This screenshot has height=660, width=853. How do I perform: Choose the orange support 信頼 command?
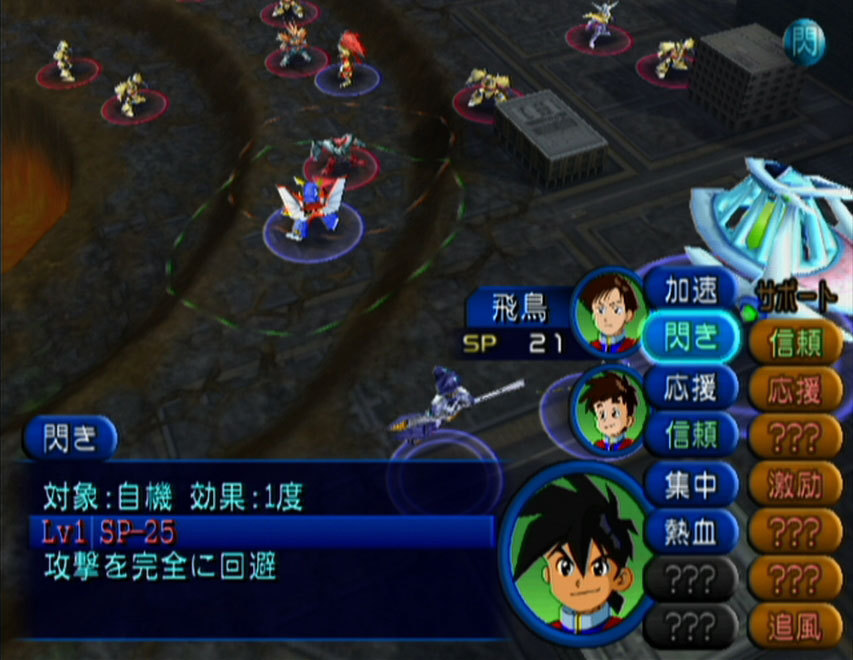pos(795,343)
